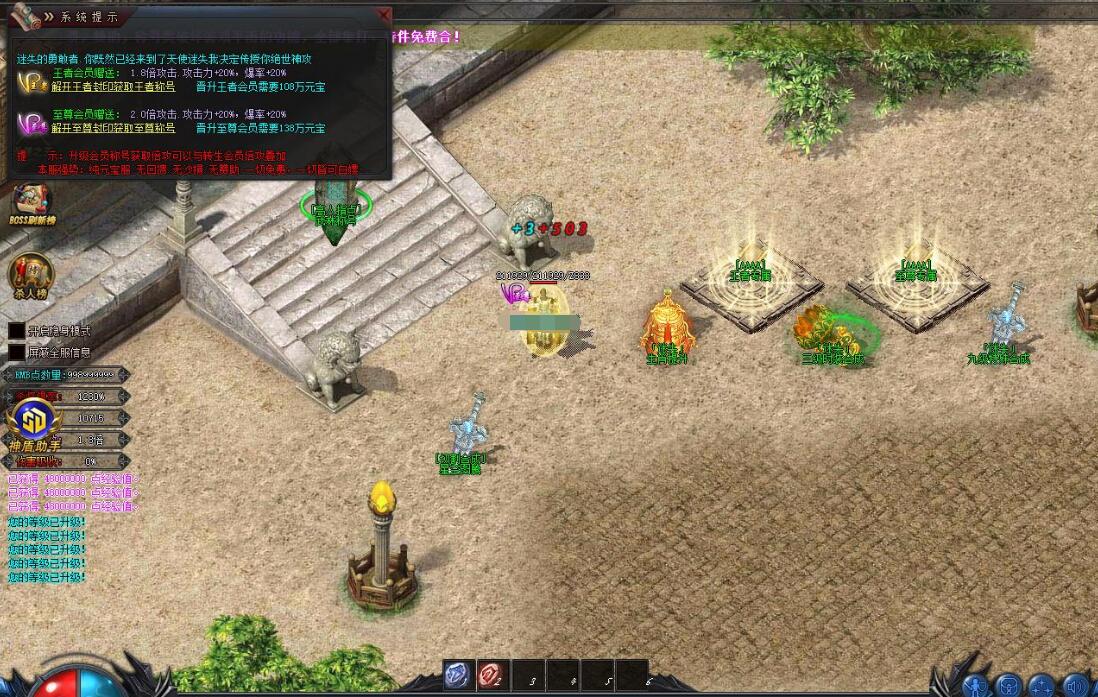Enable the 开启隐身模式 checkbox
The width and height of the screenshot is (1098, 697).
click(17, 330)
